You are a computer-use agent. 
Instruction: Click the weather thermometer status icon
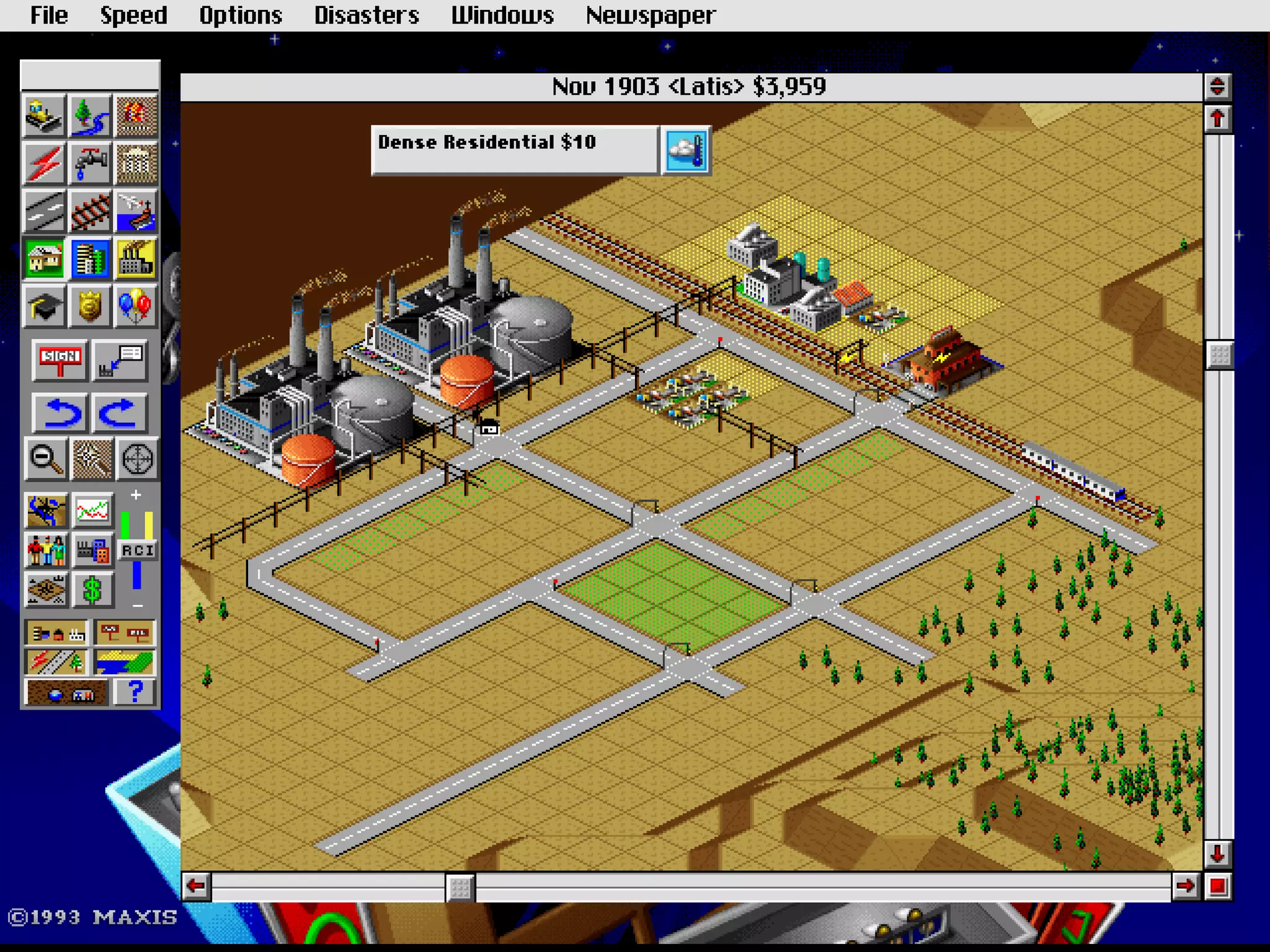point(686,151)
